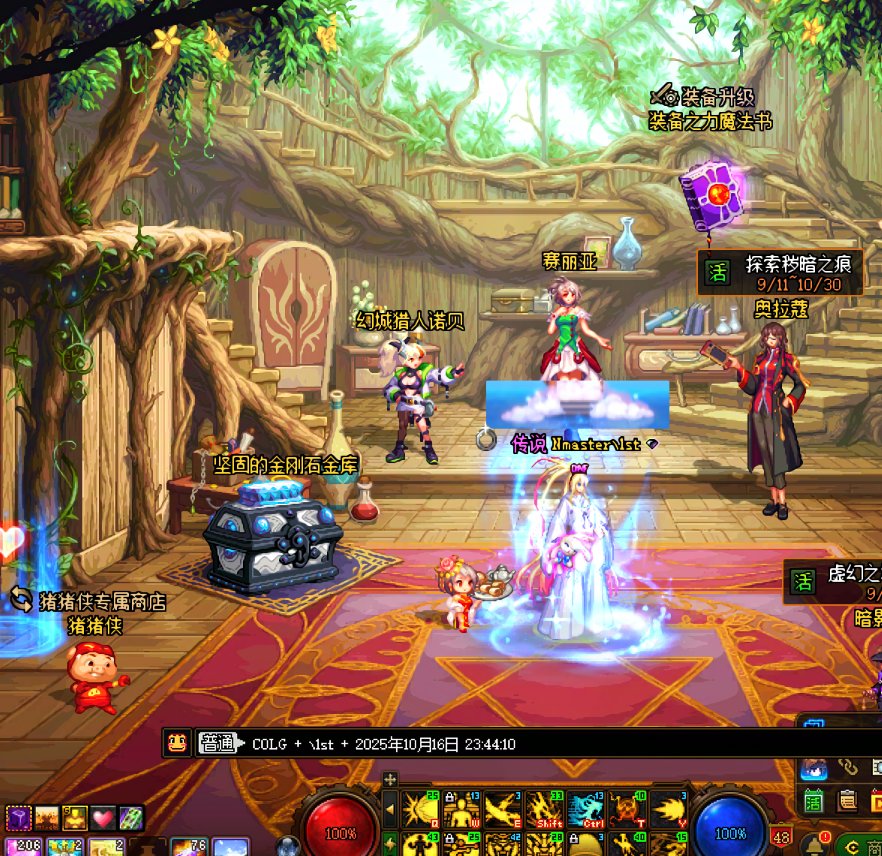Use the quick slot item showing 76
The width and height of the screenshot is (882, 856).
[x=189, y=846]
